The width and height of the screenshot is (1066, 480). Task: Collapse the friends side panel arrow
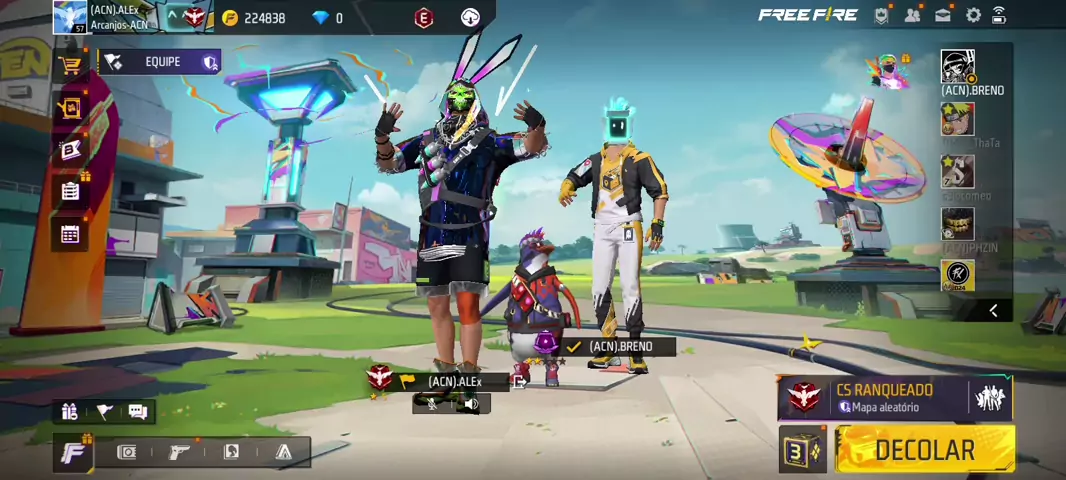993,311
